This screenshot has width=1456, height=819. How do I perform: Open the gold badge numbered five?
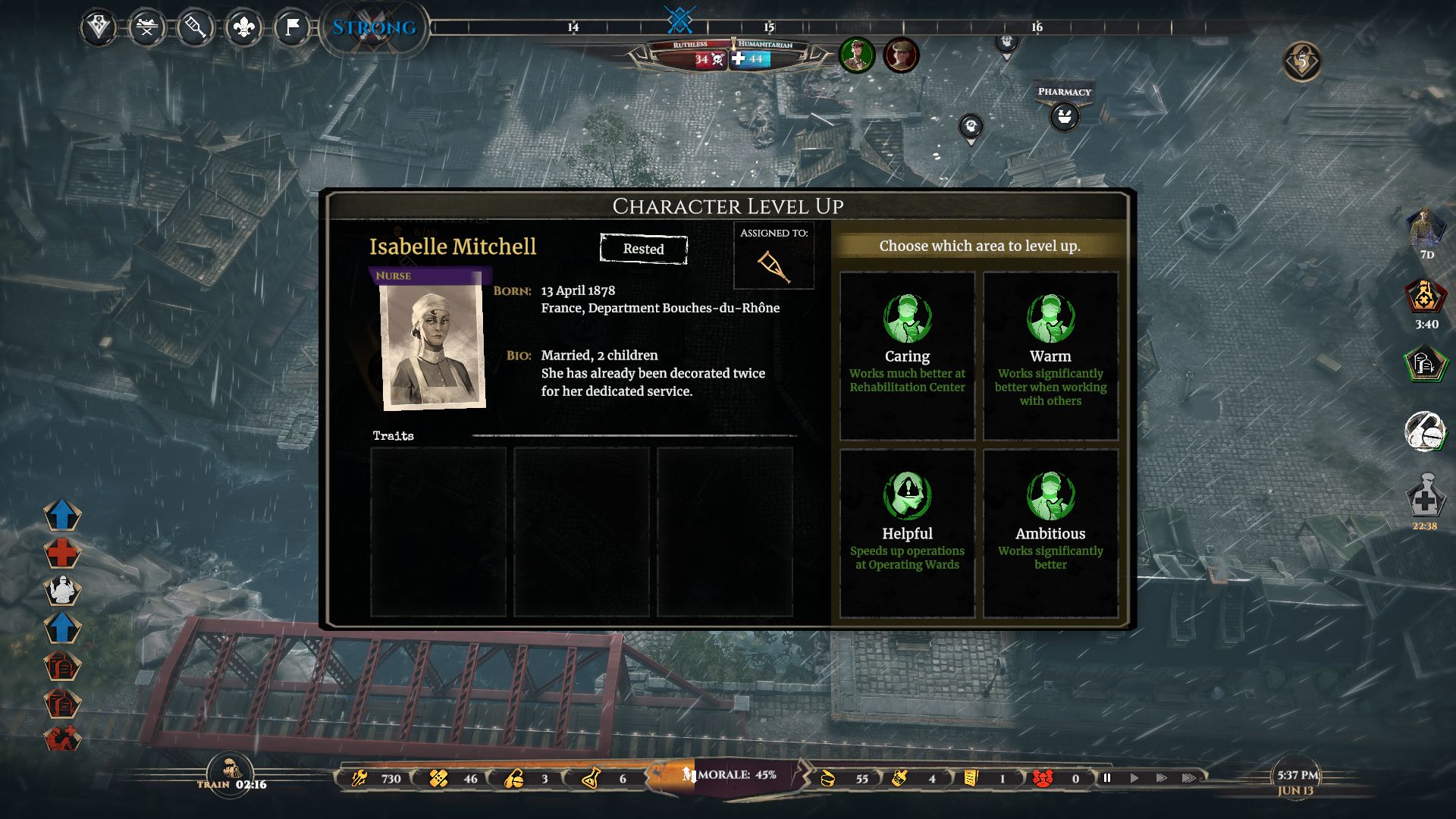click(x=1302, y=61)
